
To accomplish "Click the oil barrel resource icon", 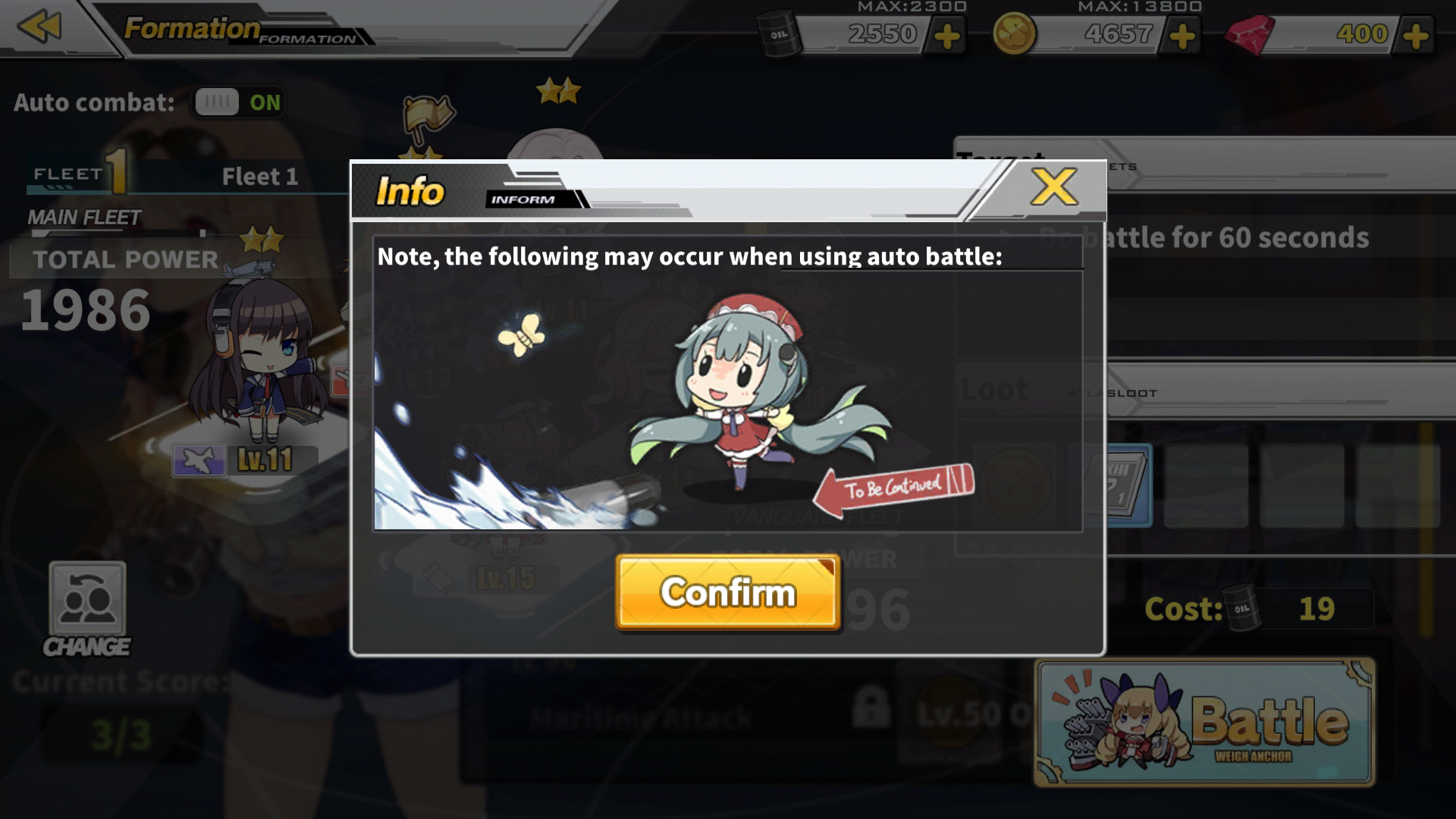I will click(x=779, y=33).
